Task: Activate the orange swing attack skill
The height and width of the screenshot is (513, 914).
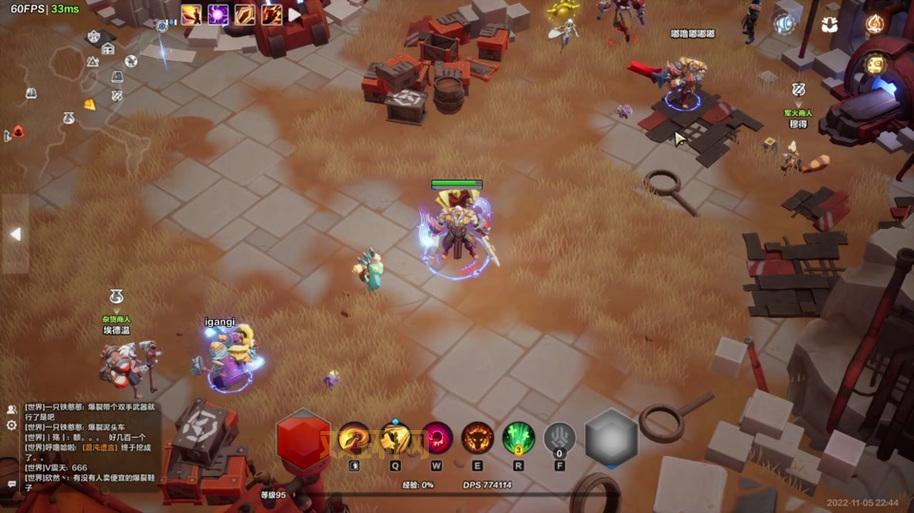Action: click(354, 438)
